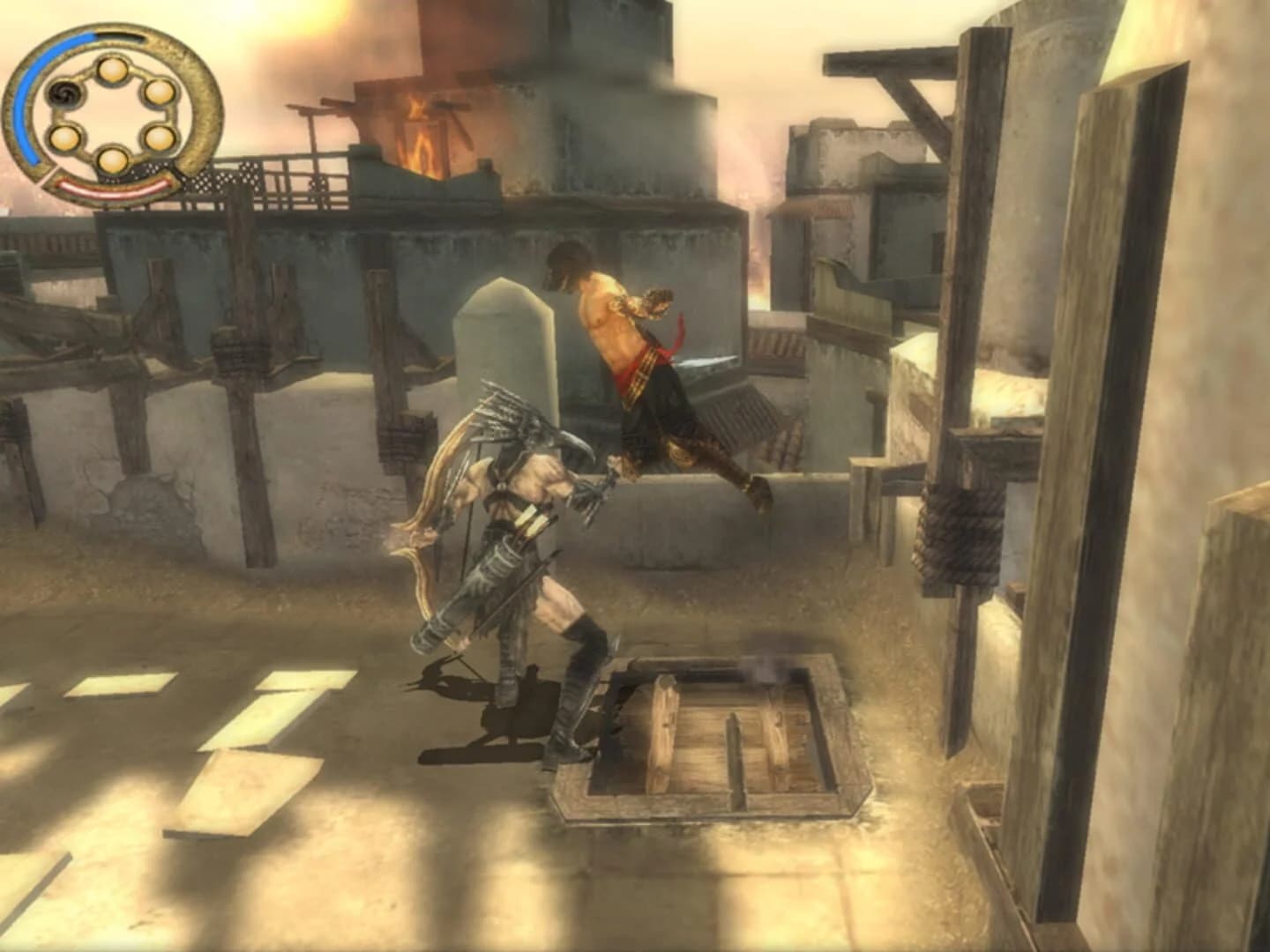Select the lower-left sand tank orb
The image size is (1270, 952).
(63, 139)
